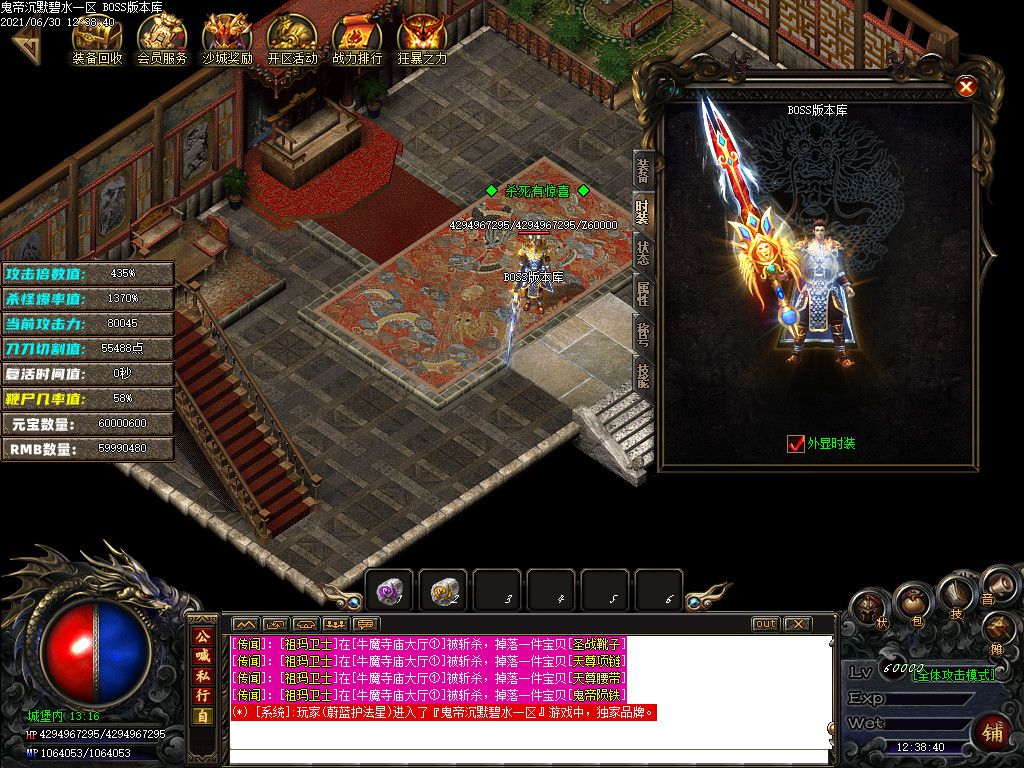Activate the 狂暴之力 berserk power icon

tap(422, 40)
